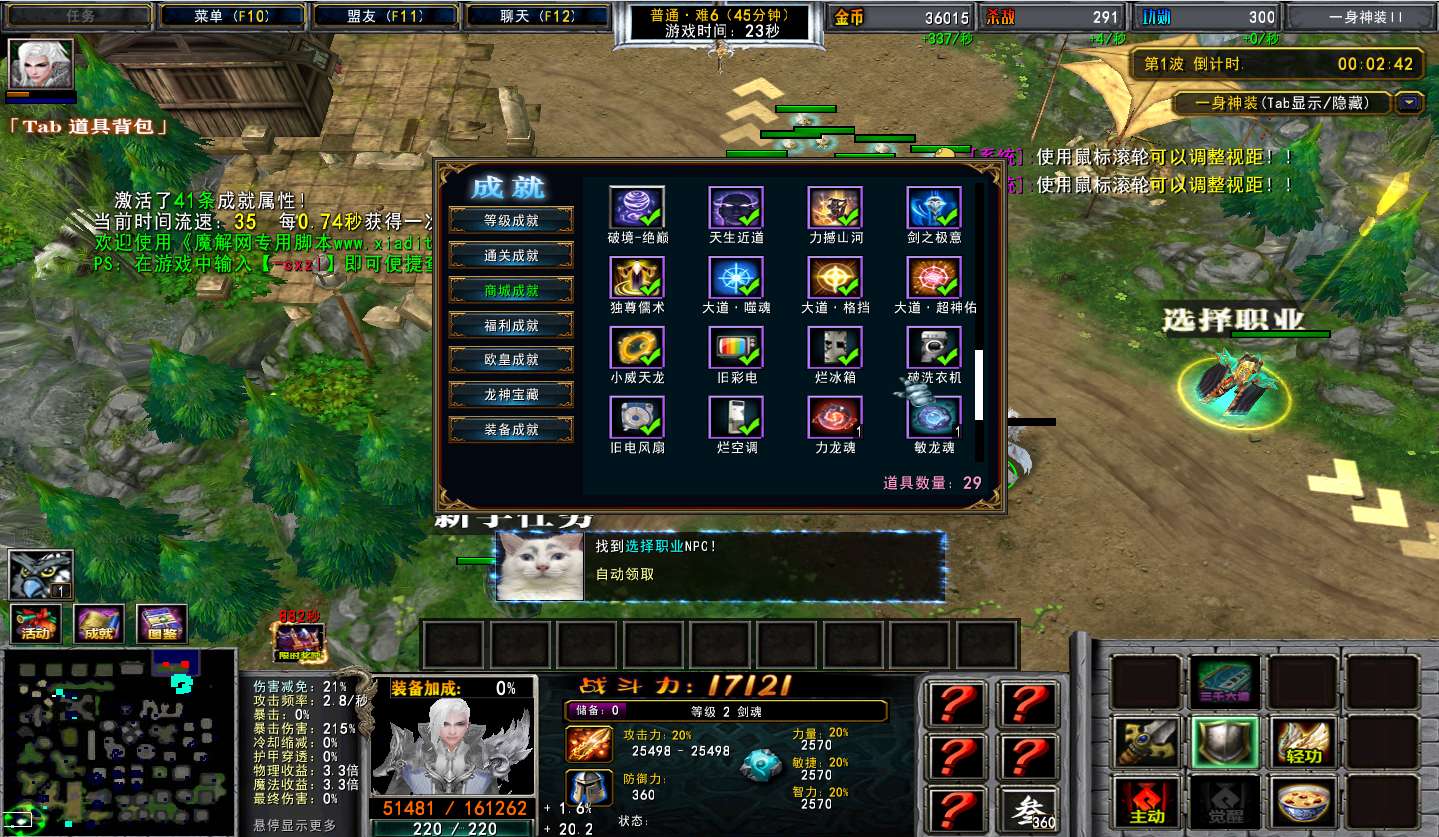
Task: Click the 旧彩电 item icon
Action: coord(735,347)
